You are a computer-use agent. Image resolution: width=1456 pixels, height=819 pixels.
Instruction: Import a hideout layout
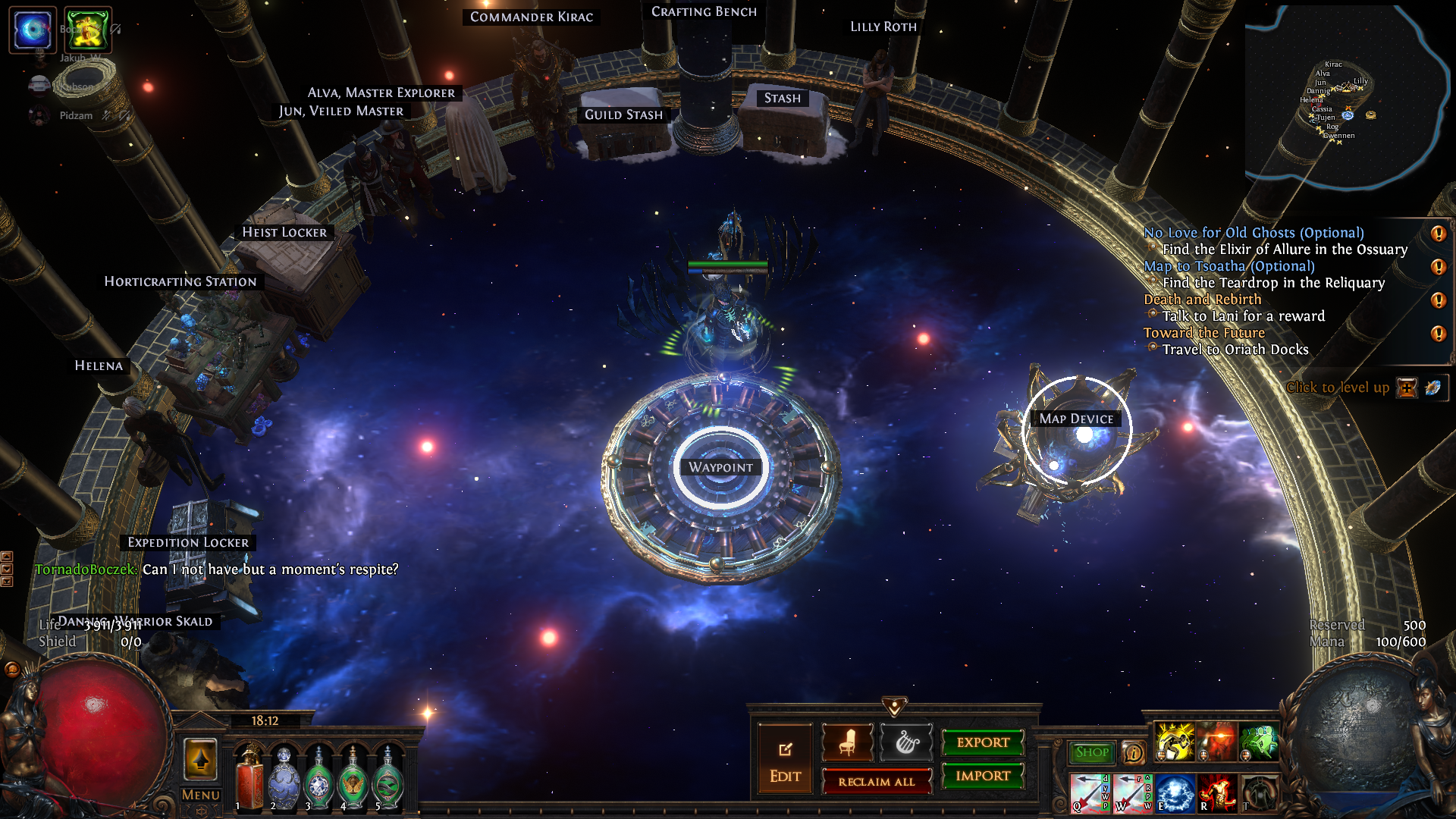pyautogui.click(x=983, y=776)
